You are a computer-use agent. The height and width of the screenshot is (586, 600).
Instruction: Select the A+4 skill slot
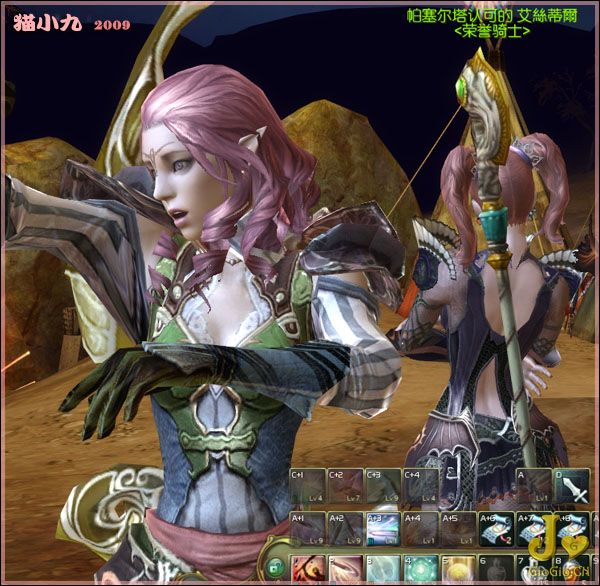pos(420,528)
